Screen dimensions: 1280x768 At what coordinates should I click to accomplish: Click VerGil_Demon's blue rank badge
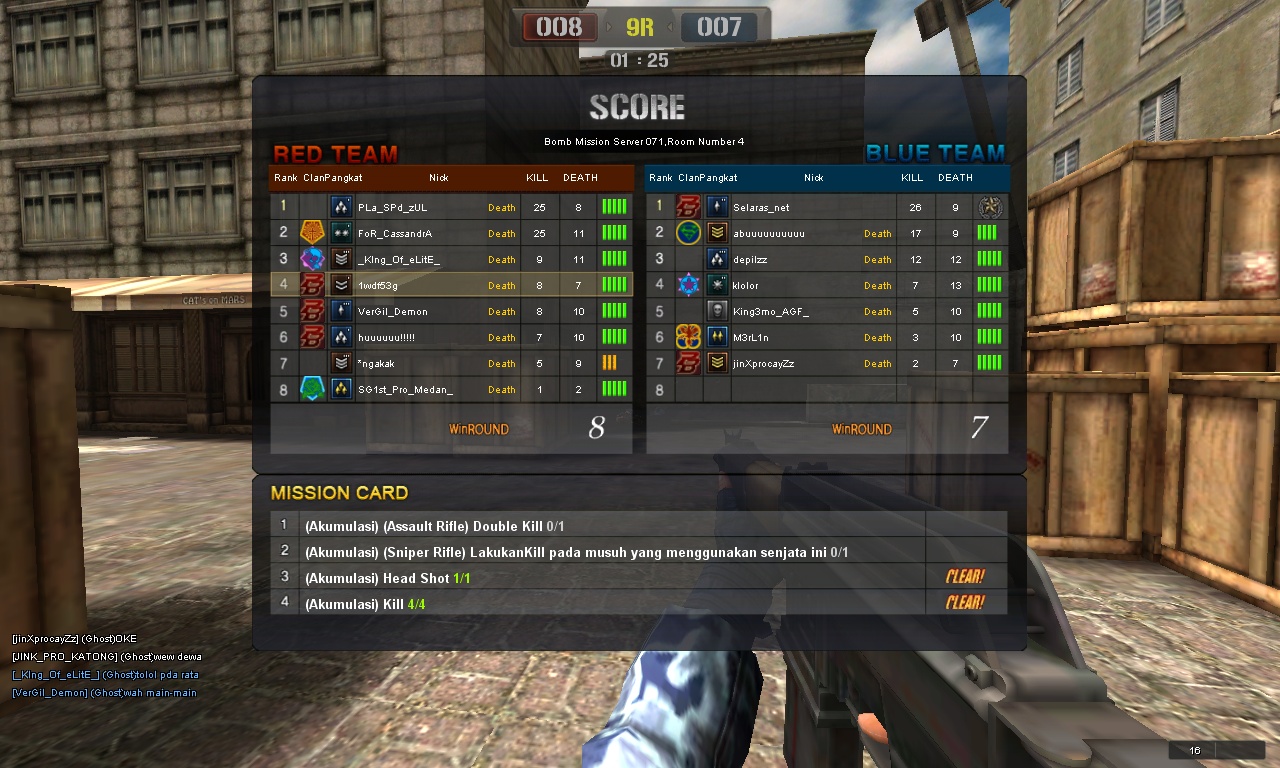[x=340, y=311]
